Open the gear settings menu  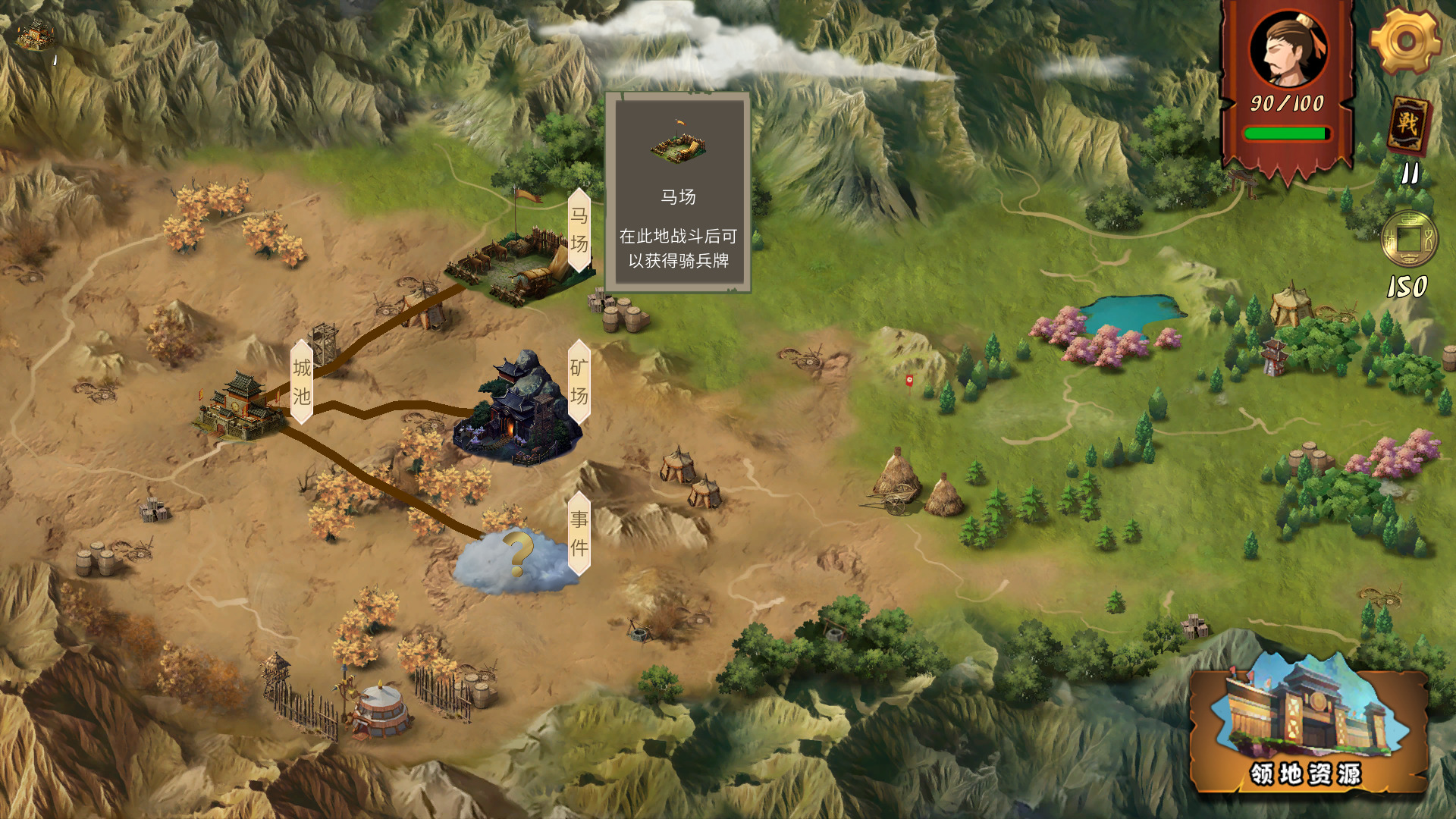click(x=1405, y=42)
